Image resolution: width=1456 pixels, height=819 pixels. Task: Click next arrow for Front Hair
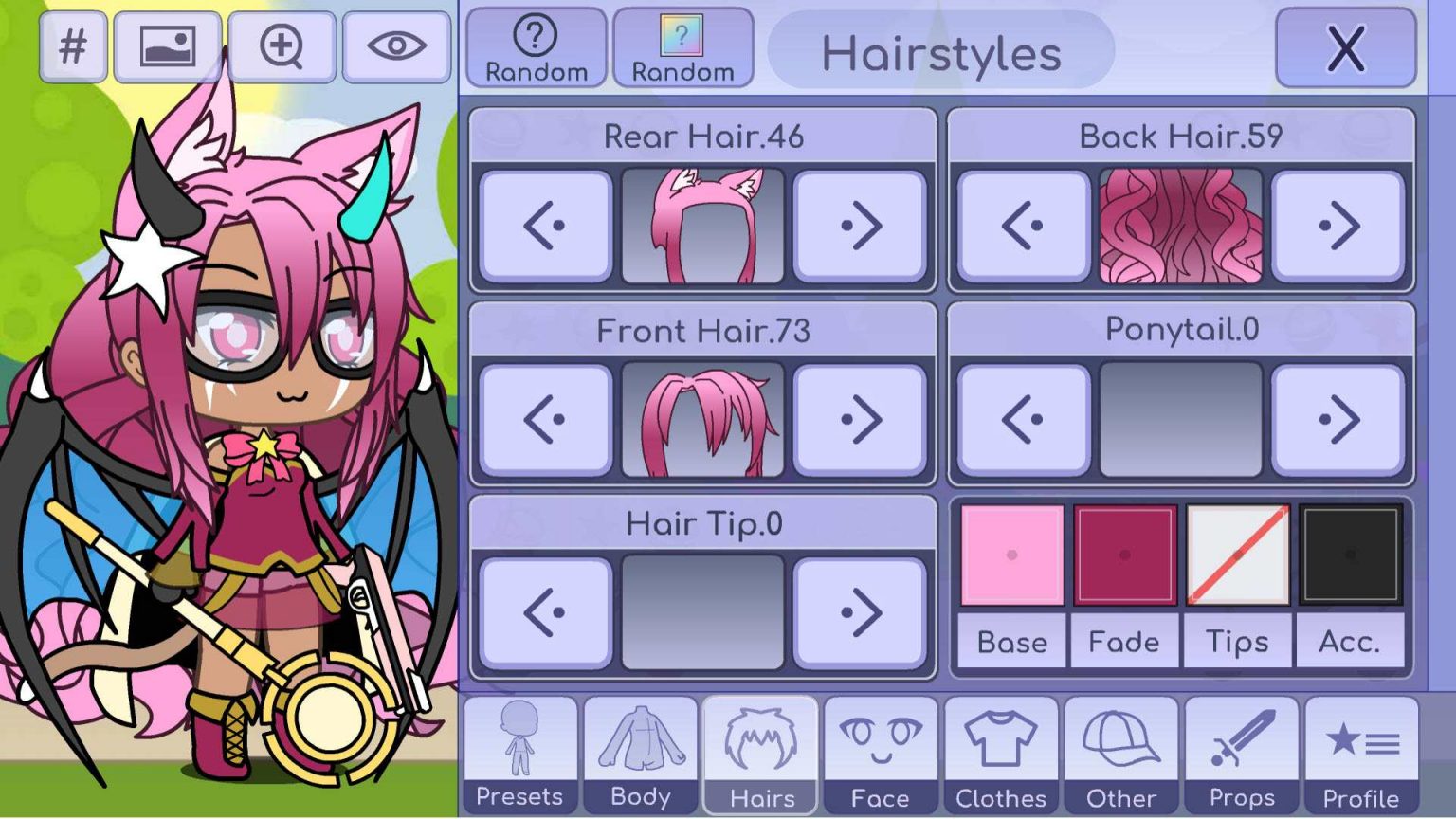pyautogui.click(x=861, y=417)
